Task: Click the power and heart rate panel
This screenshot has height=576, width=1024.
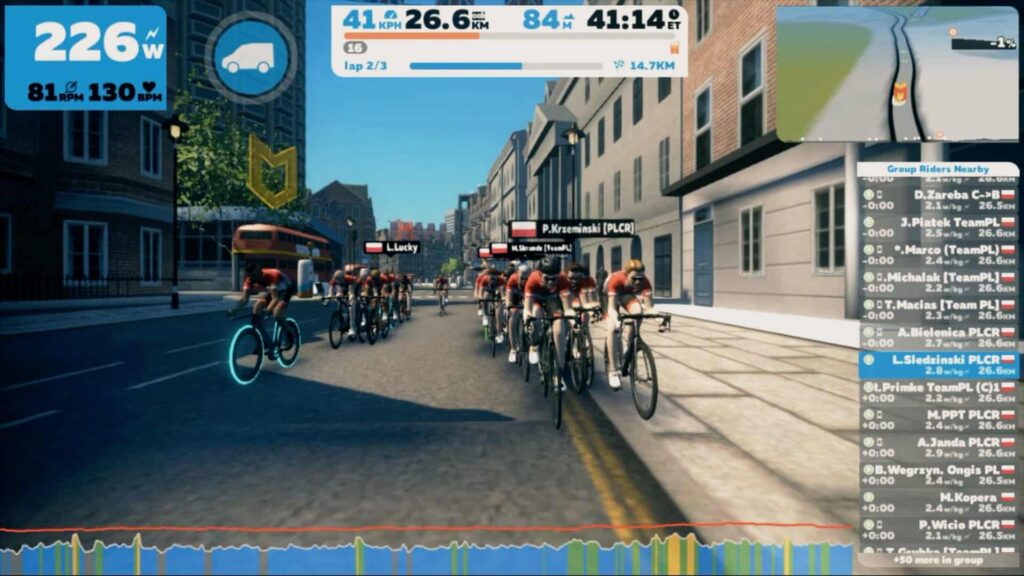Action: [85, 58]
